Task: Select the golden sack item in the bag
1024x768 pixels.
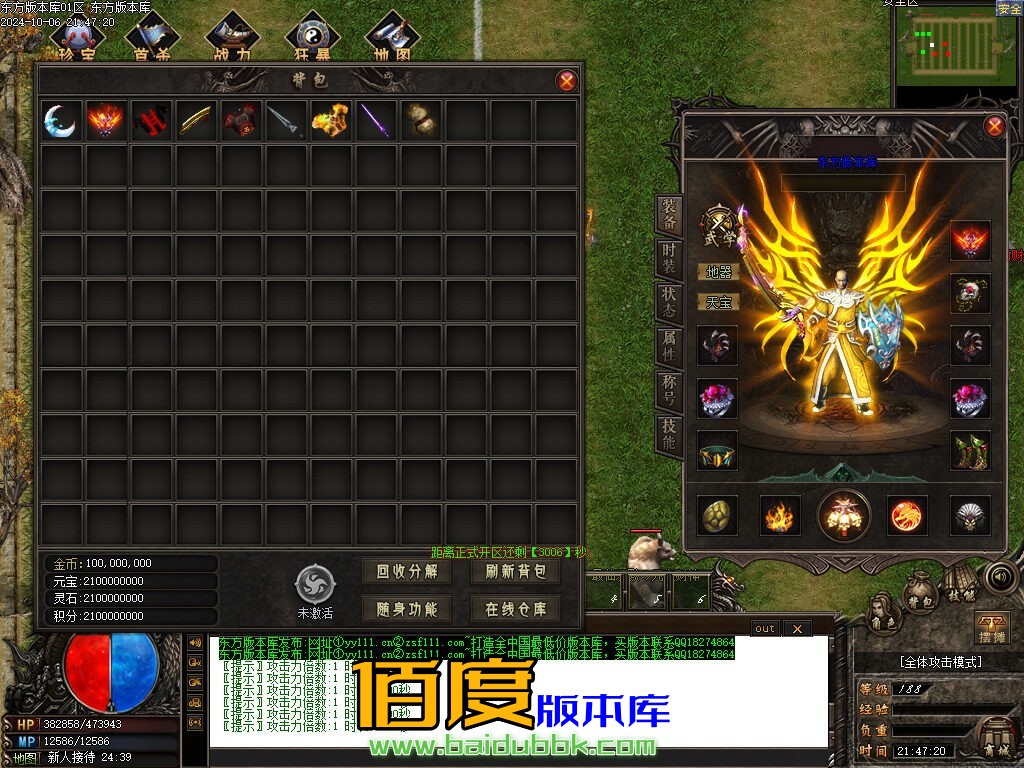Action: tap(422, 121)
